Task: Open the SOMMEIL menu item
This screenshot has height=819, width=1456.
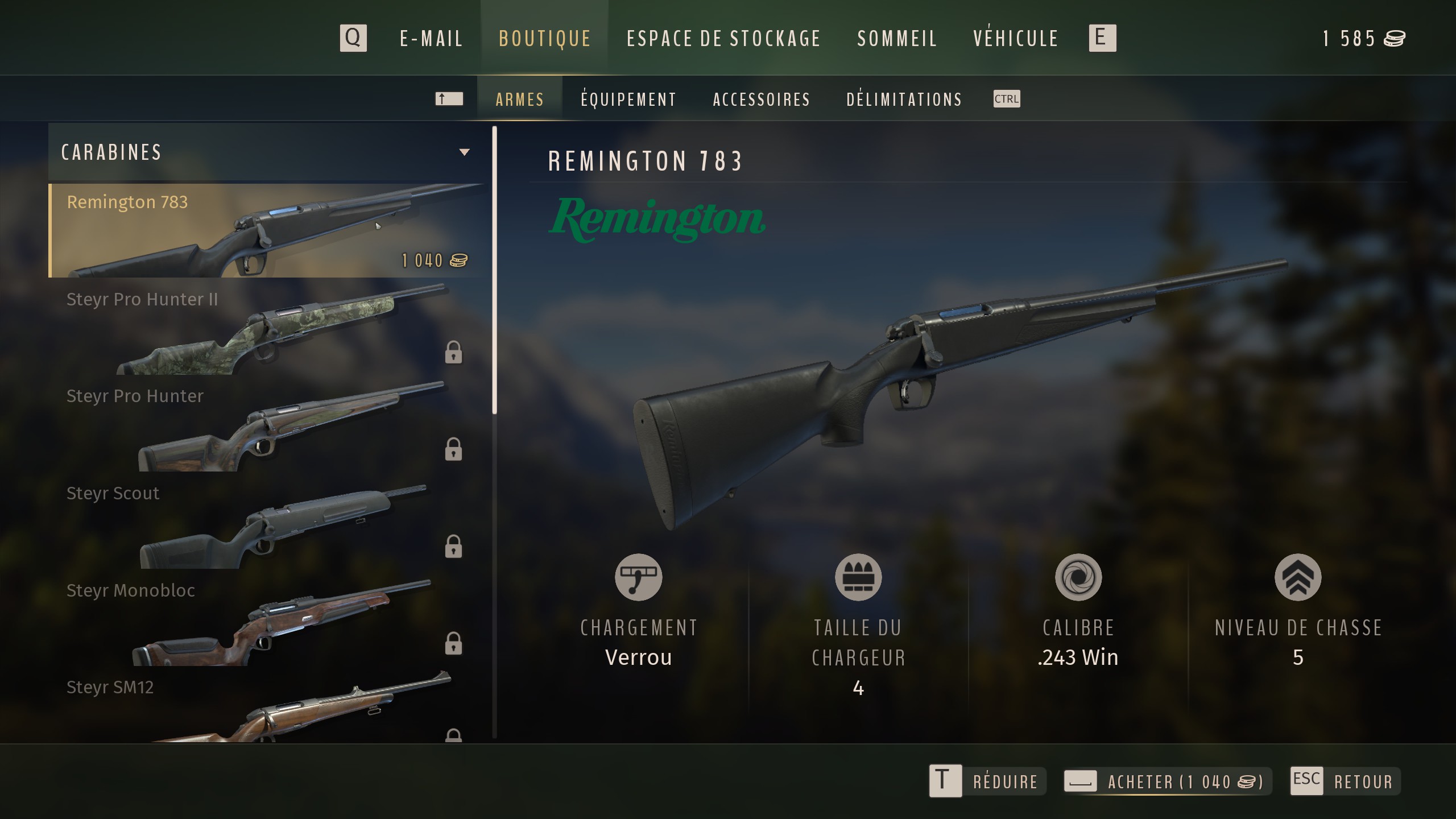Action: [897, 38]
